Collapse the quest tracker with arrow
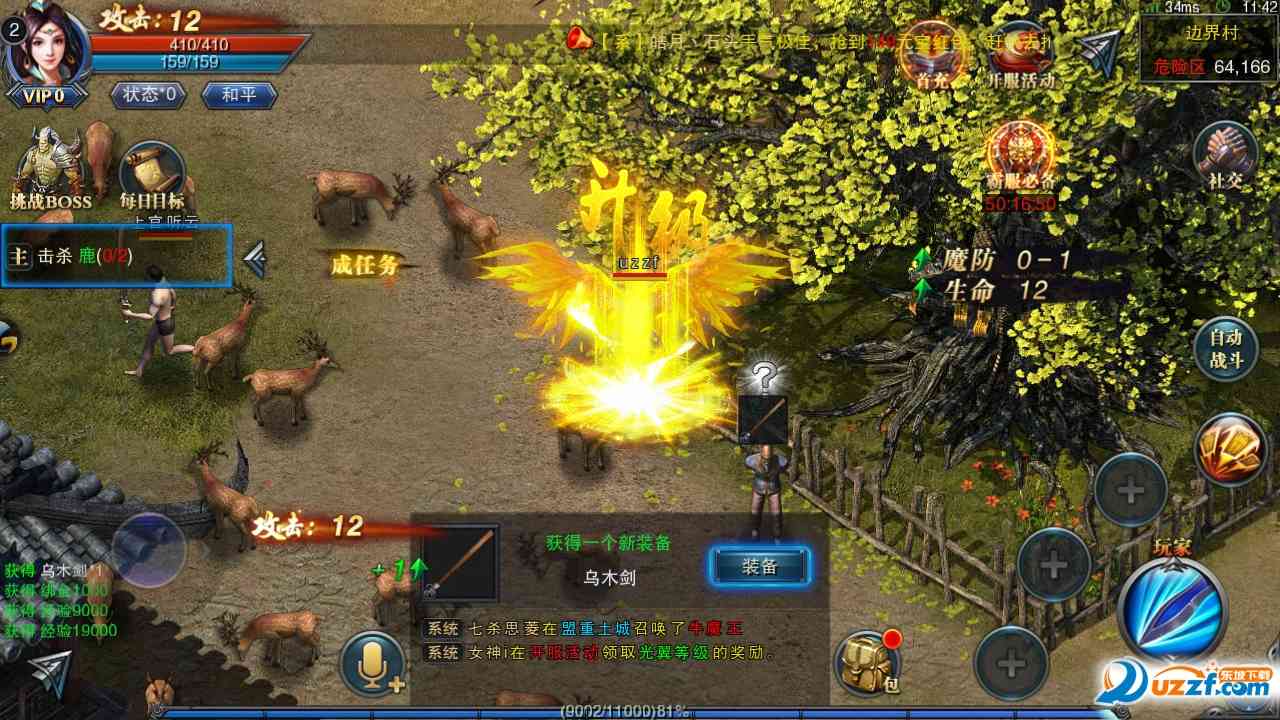Screen dimensions: 1280x720 255,259
